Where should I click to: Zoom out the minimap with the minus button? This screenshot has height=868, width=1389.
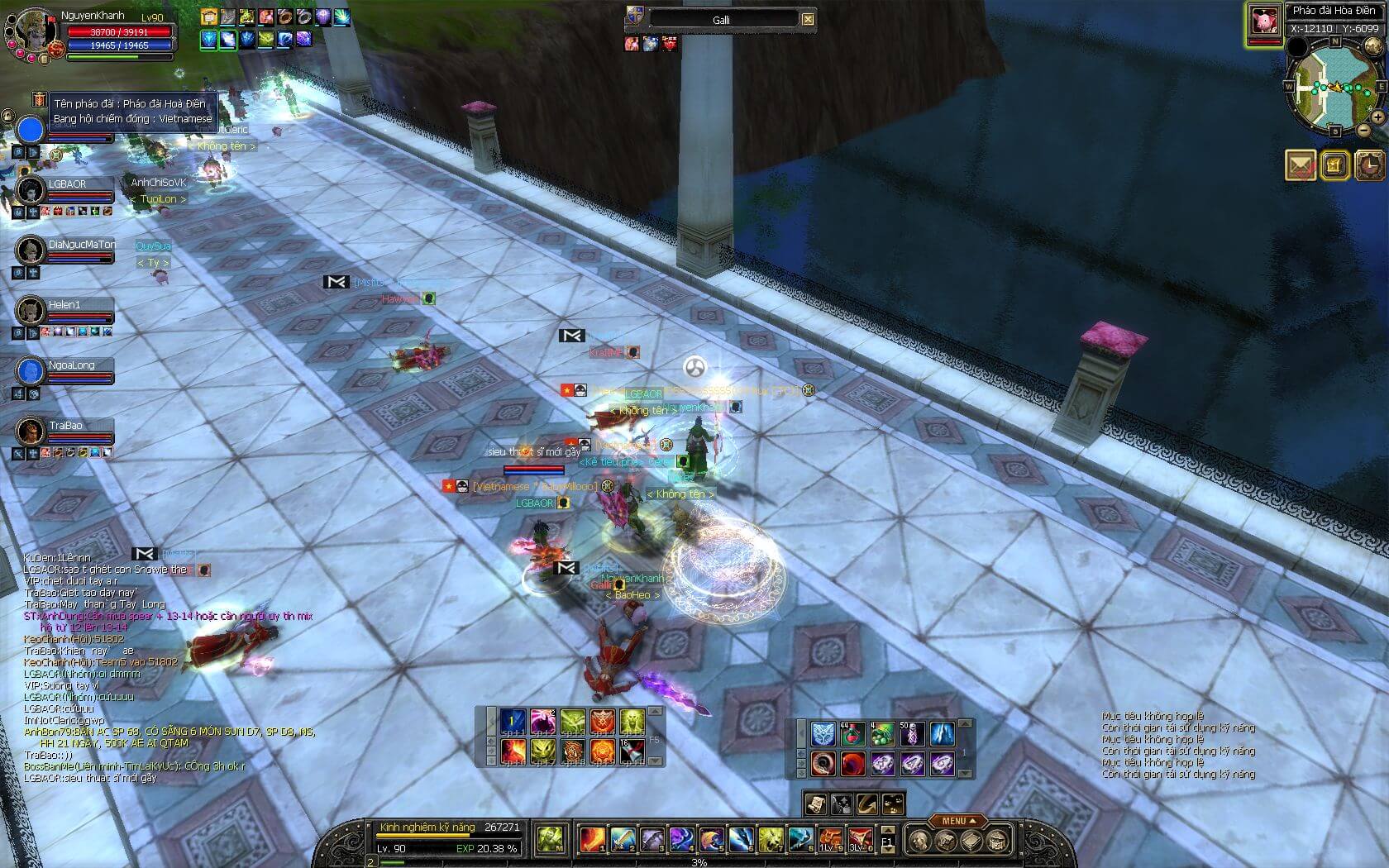1363,131
